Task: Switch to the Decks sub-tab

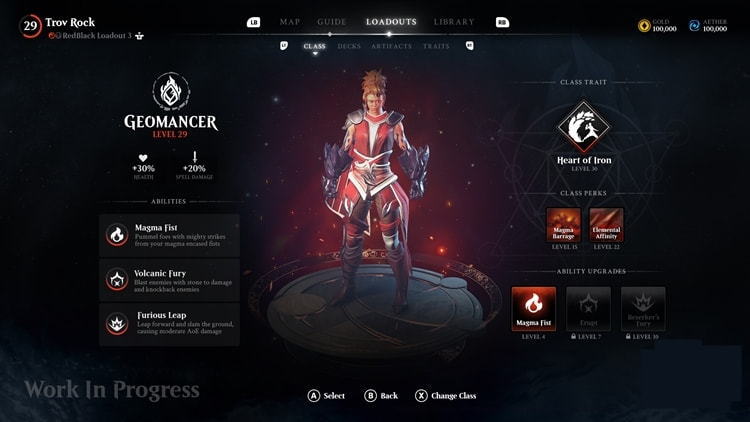Action: tap(349, 46)
